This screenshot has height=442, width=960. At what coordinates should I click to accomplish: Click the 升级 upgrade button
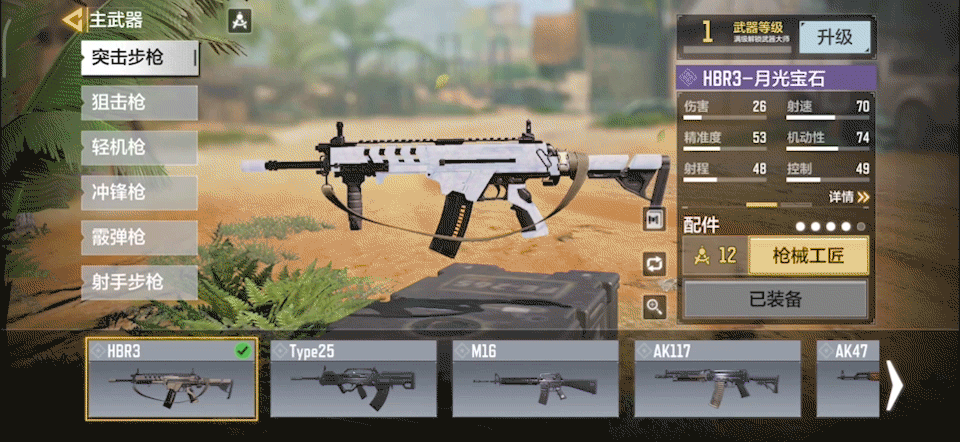(834, 38)
